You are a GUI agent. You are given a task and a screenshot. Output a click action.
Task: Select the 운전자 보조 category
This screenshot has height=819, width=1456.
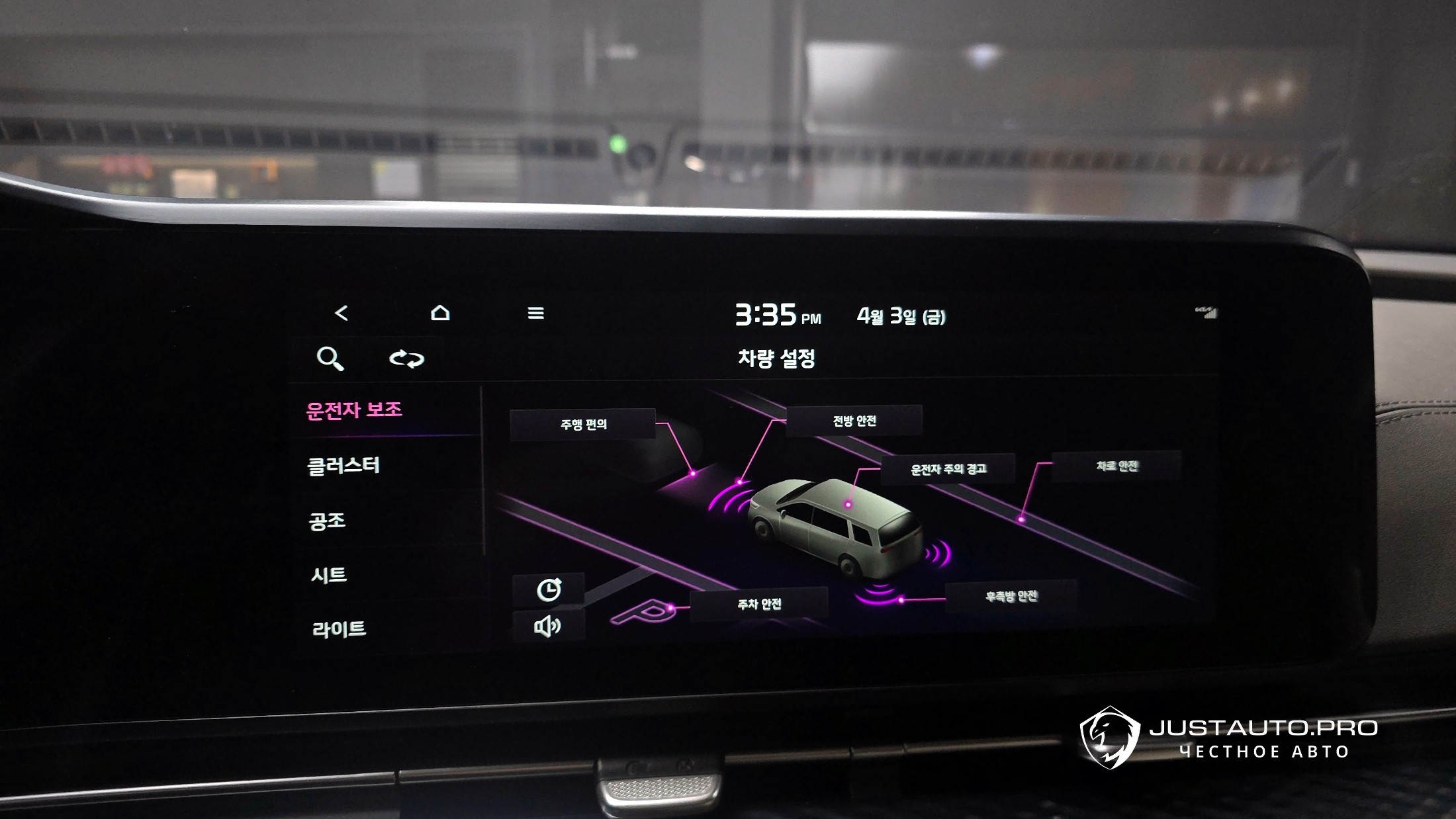(355, 410)
